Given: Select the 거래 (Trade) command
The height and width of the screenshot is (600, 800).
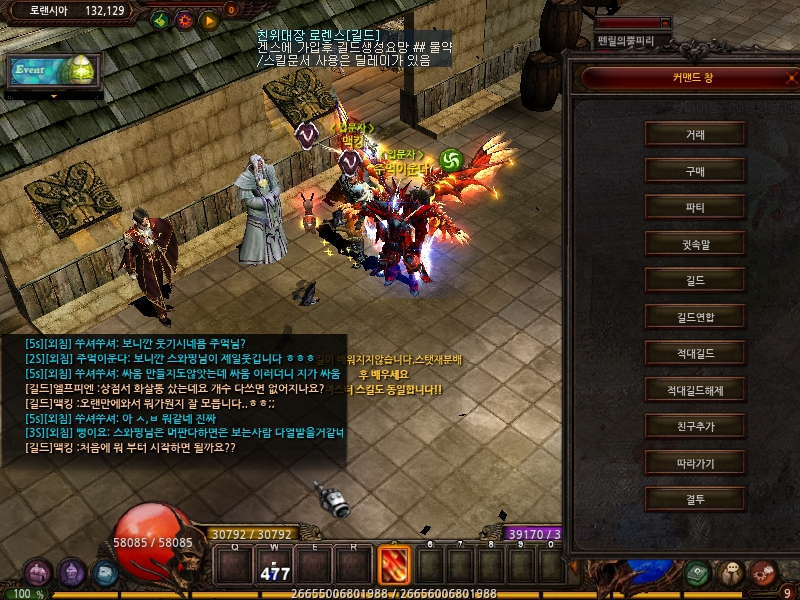Looking at the screenshot, I should [695, 134].
